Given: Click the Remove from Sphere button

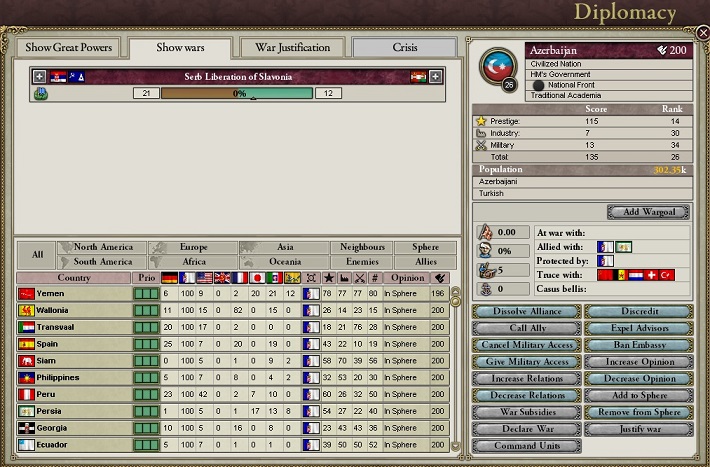Looking at the screenshot, I should [640, 412].
